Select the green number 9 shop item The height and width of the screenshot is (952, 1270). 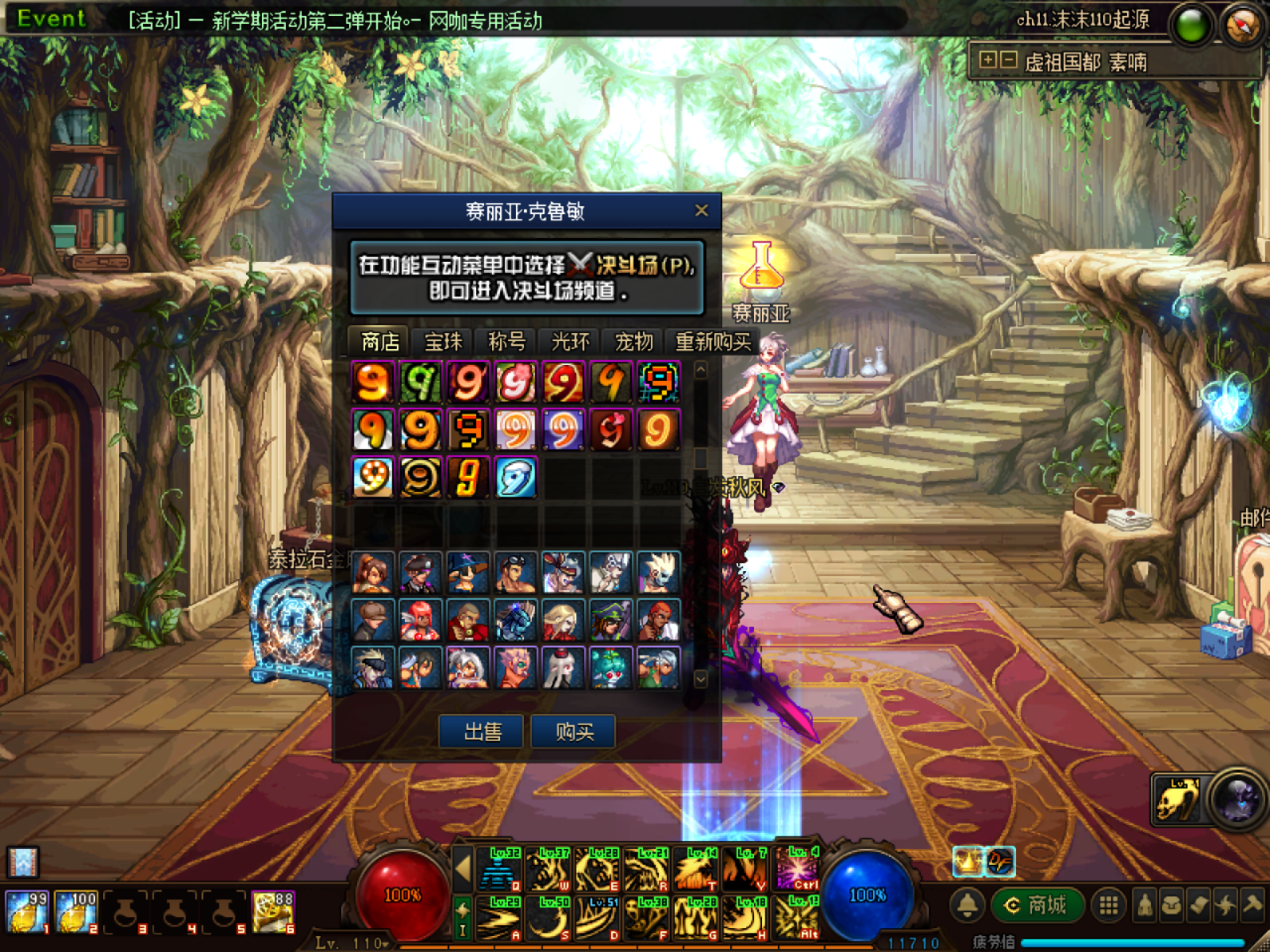click(420, 382)
